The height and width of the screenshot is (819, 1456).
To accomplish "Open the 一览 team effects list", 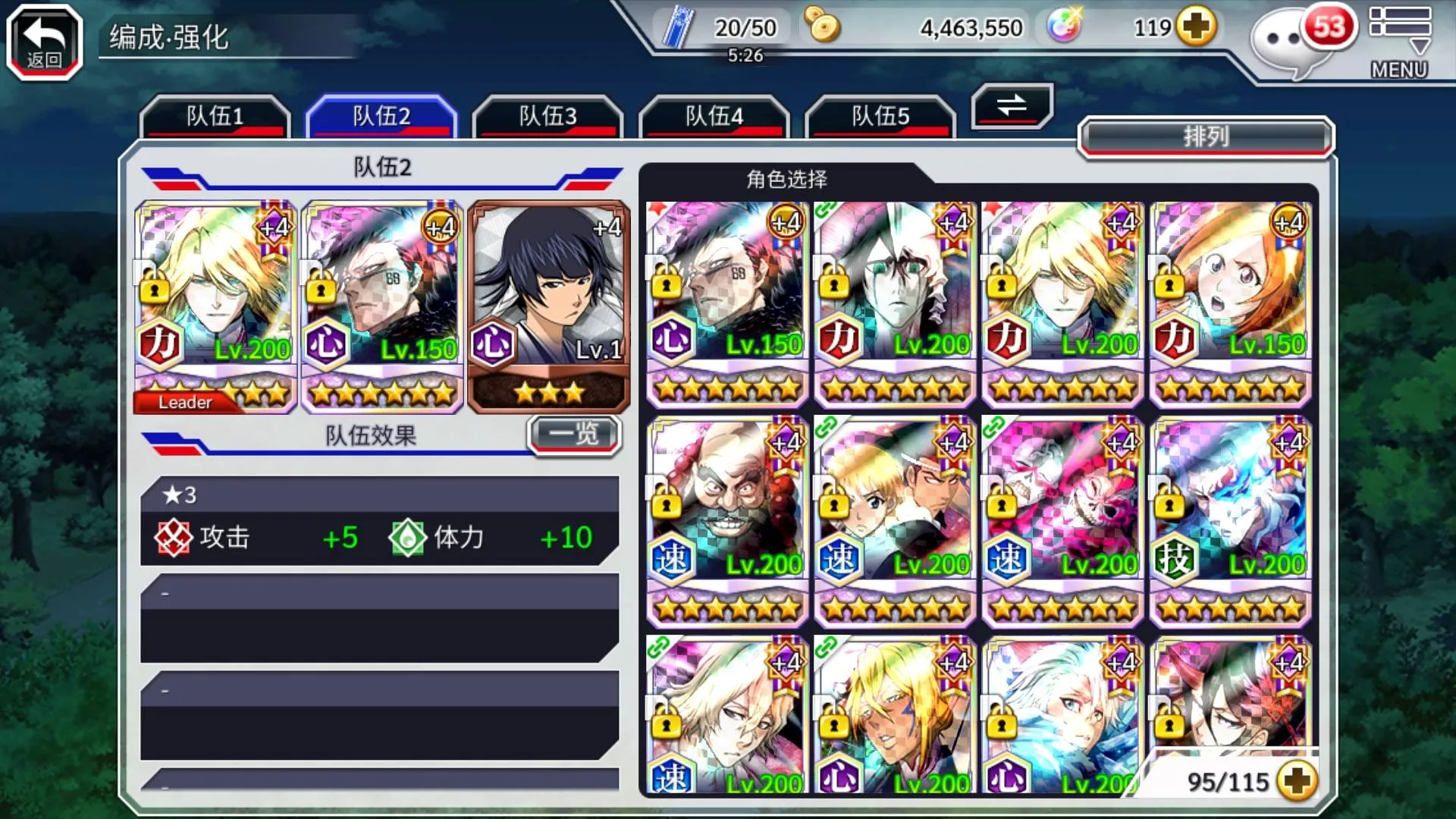I will click(574, 435).
